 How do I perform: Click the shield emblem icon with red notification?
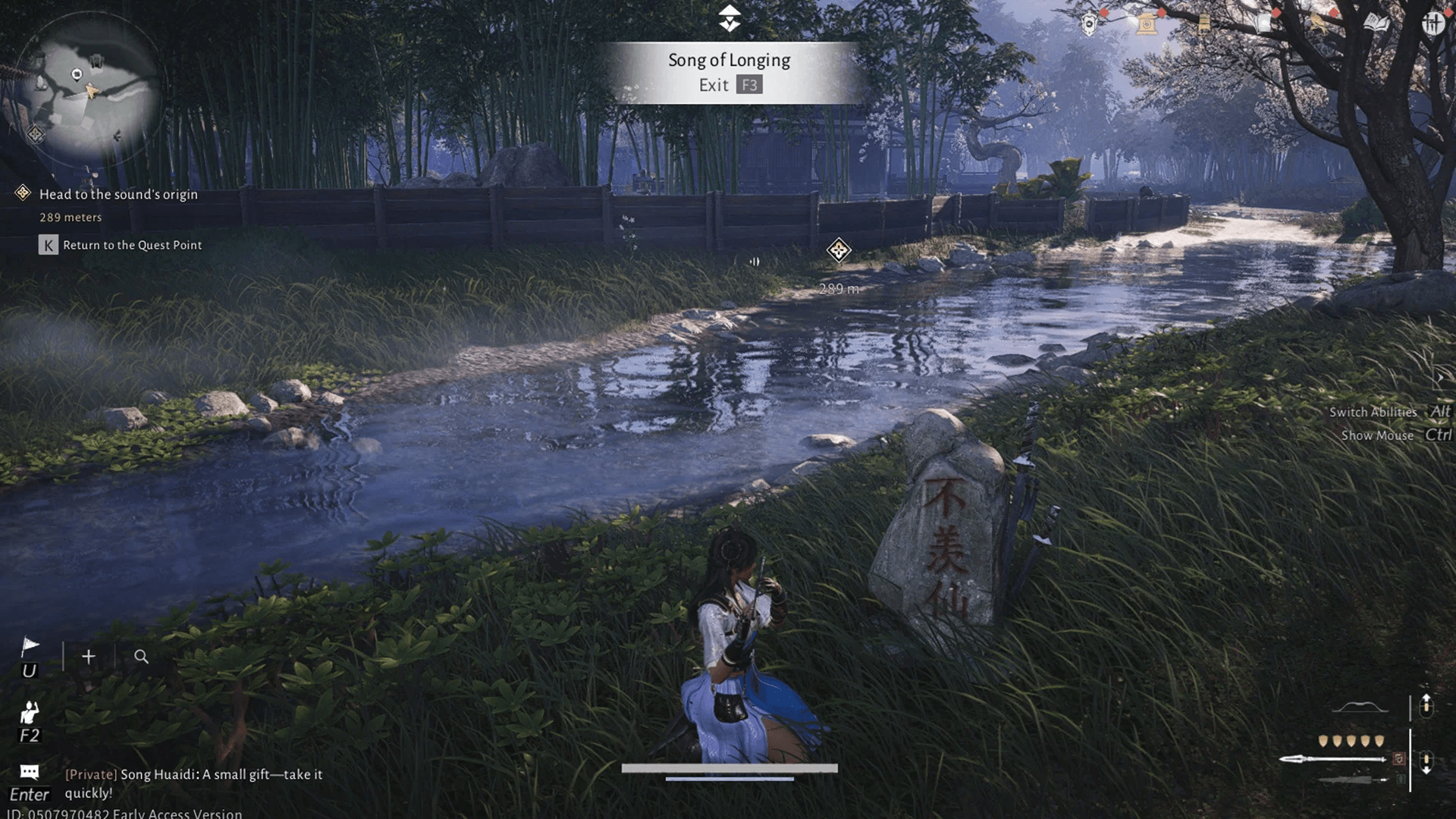coord(1087,23)
